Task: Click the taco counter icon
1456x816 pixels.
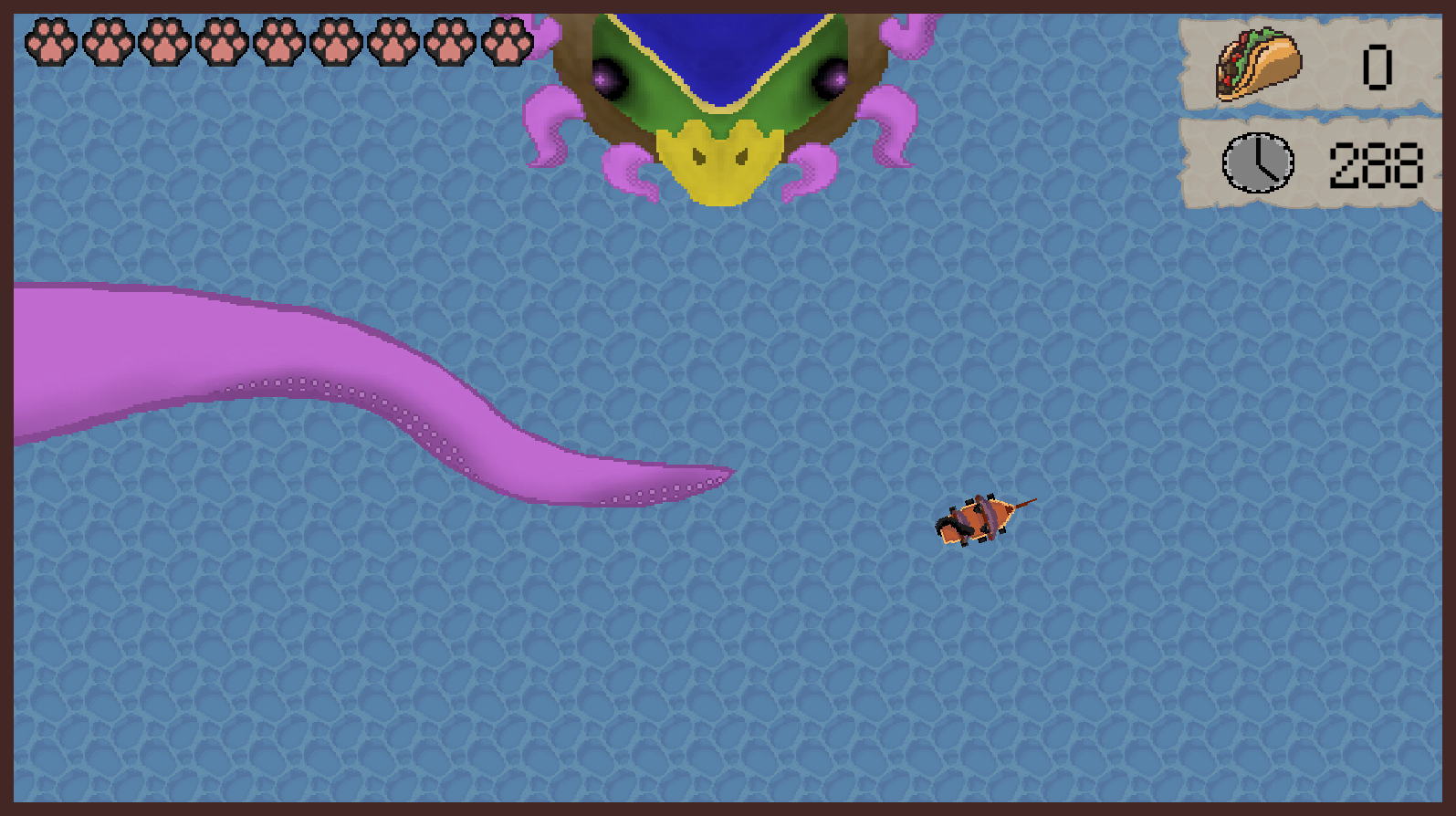Action: click(1258, 64)
